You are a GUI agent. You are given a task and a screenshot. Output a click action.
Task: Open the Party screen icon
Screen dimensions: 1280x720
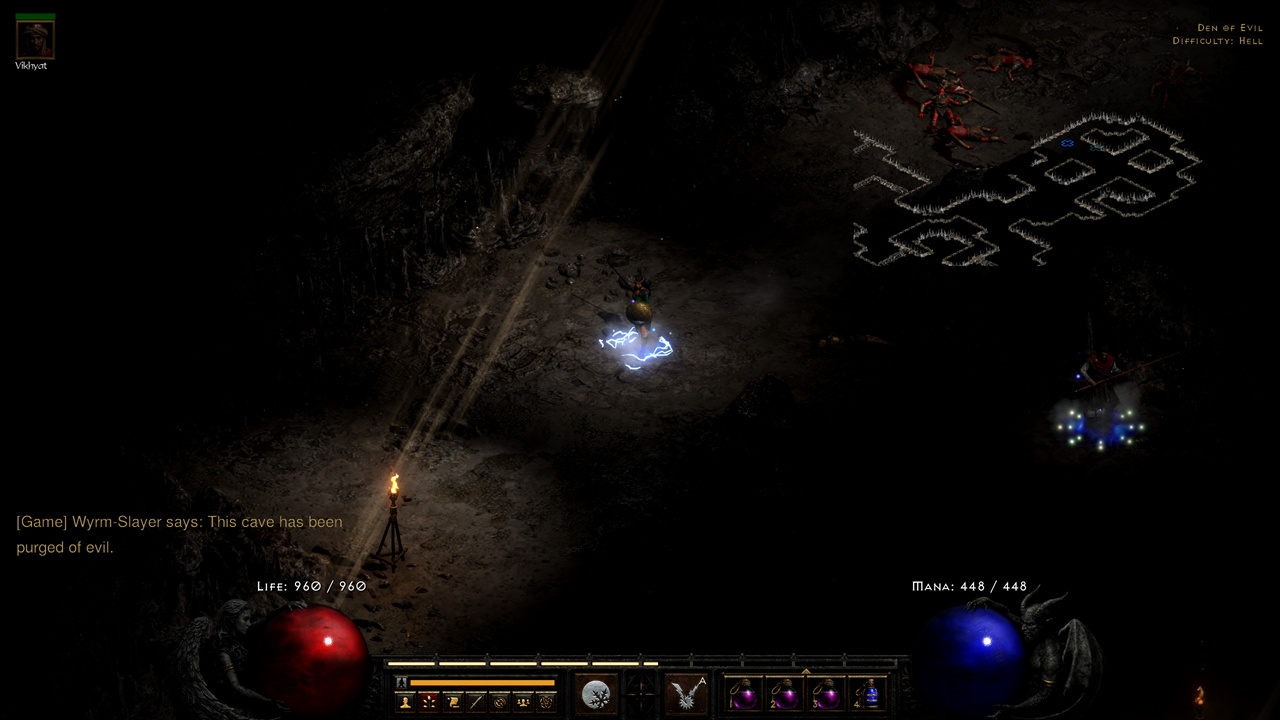pos(521,700)
